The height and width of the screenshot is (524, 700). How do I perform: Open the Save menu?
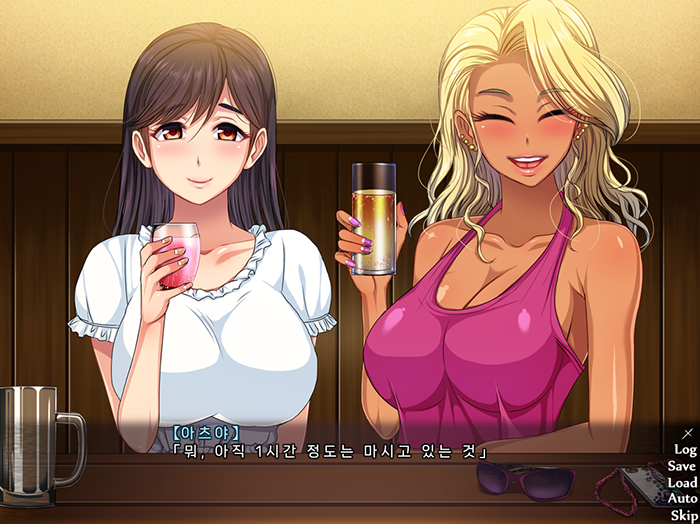point(682,466)
